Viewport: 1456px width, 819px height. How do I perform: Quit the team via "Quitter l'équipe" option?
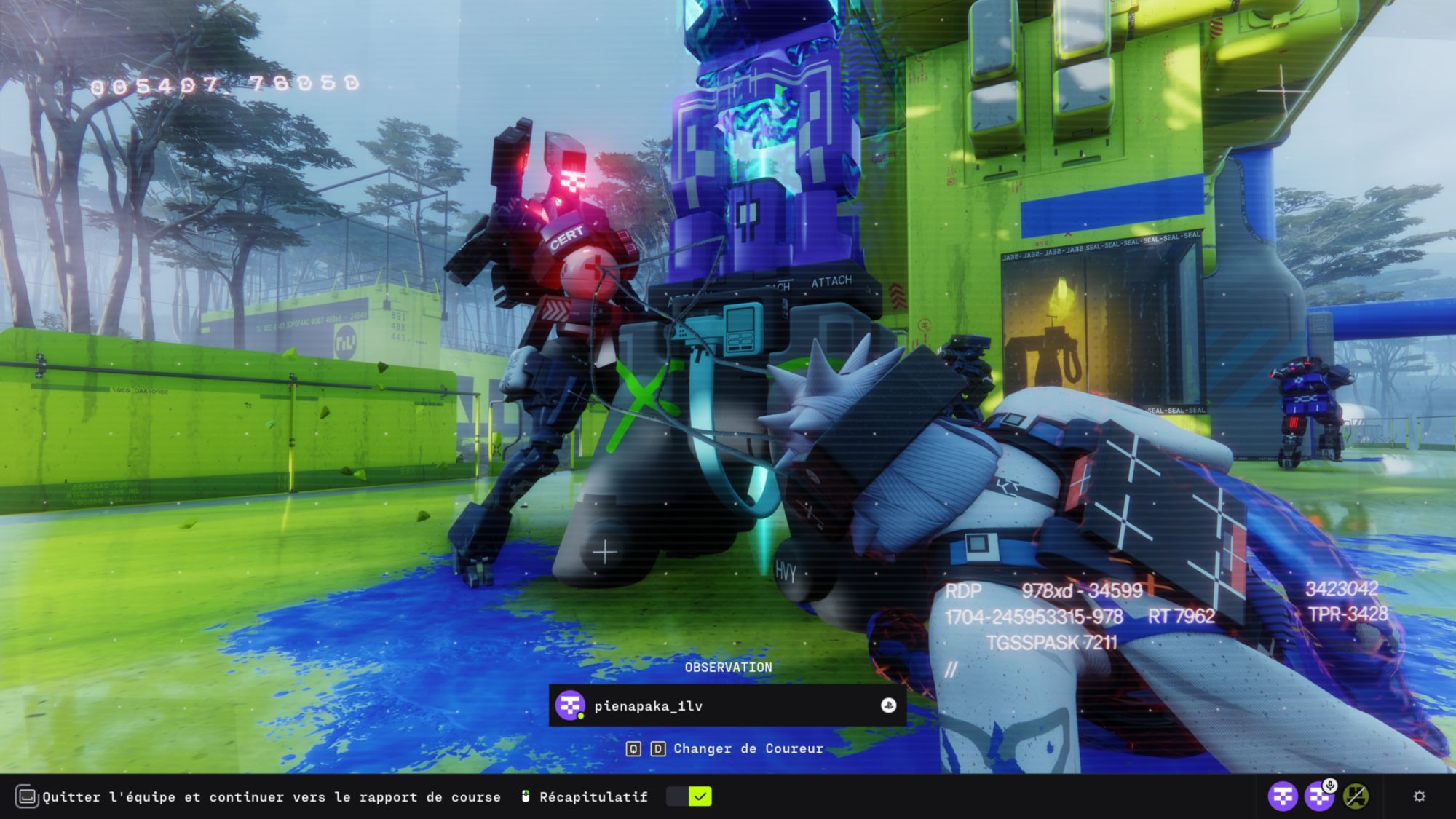point(271,797)
